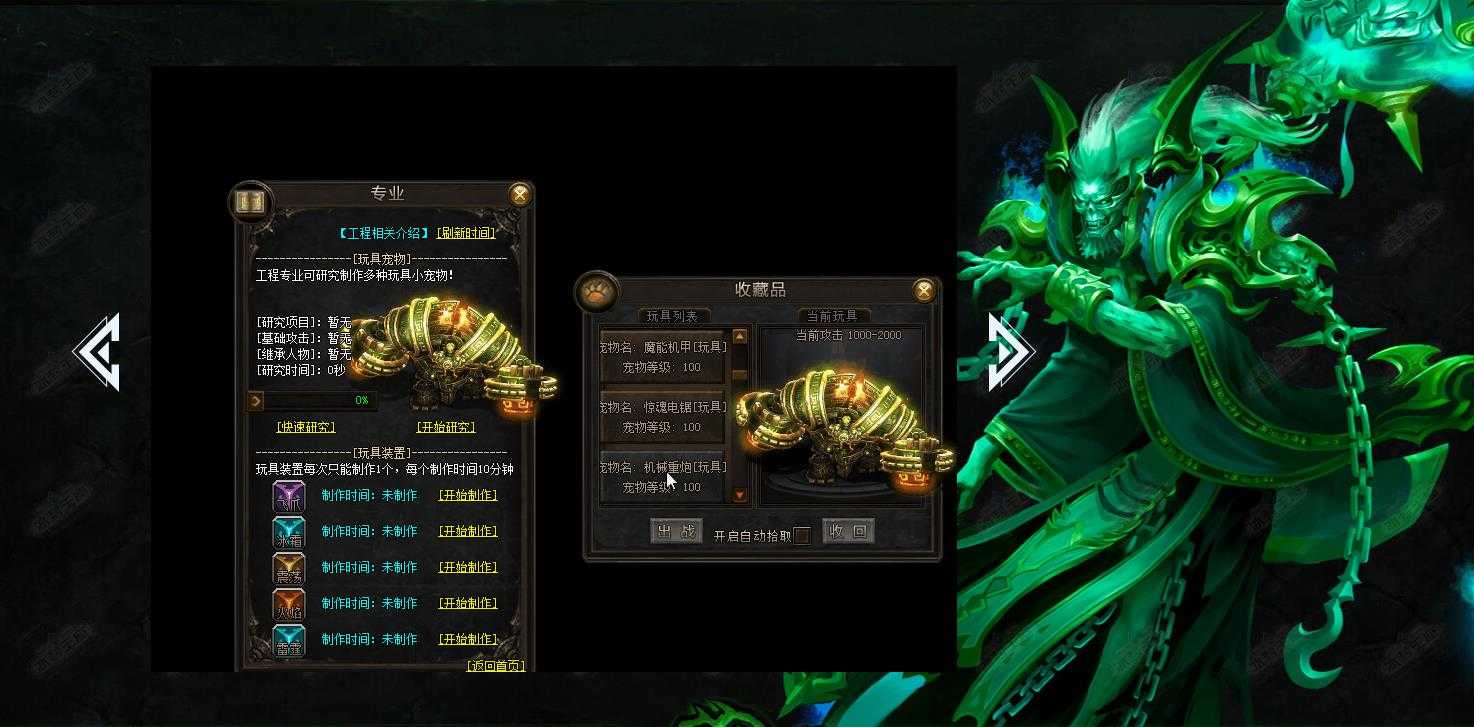Select the 机械重炮 pet in the list

(664, 473)
